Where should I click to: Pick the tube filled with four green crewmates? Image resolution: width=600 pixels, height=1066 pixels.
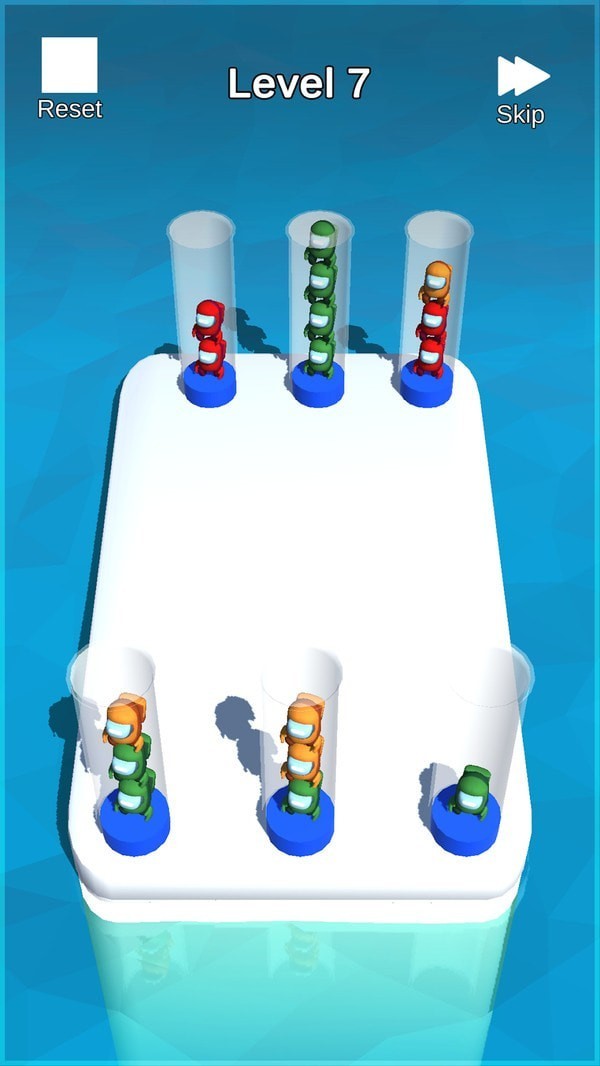(x=320, y=310)
